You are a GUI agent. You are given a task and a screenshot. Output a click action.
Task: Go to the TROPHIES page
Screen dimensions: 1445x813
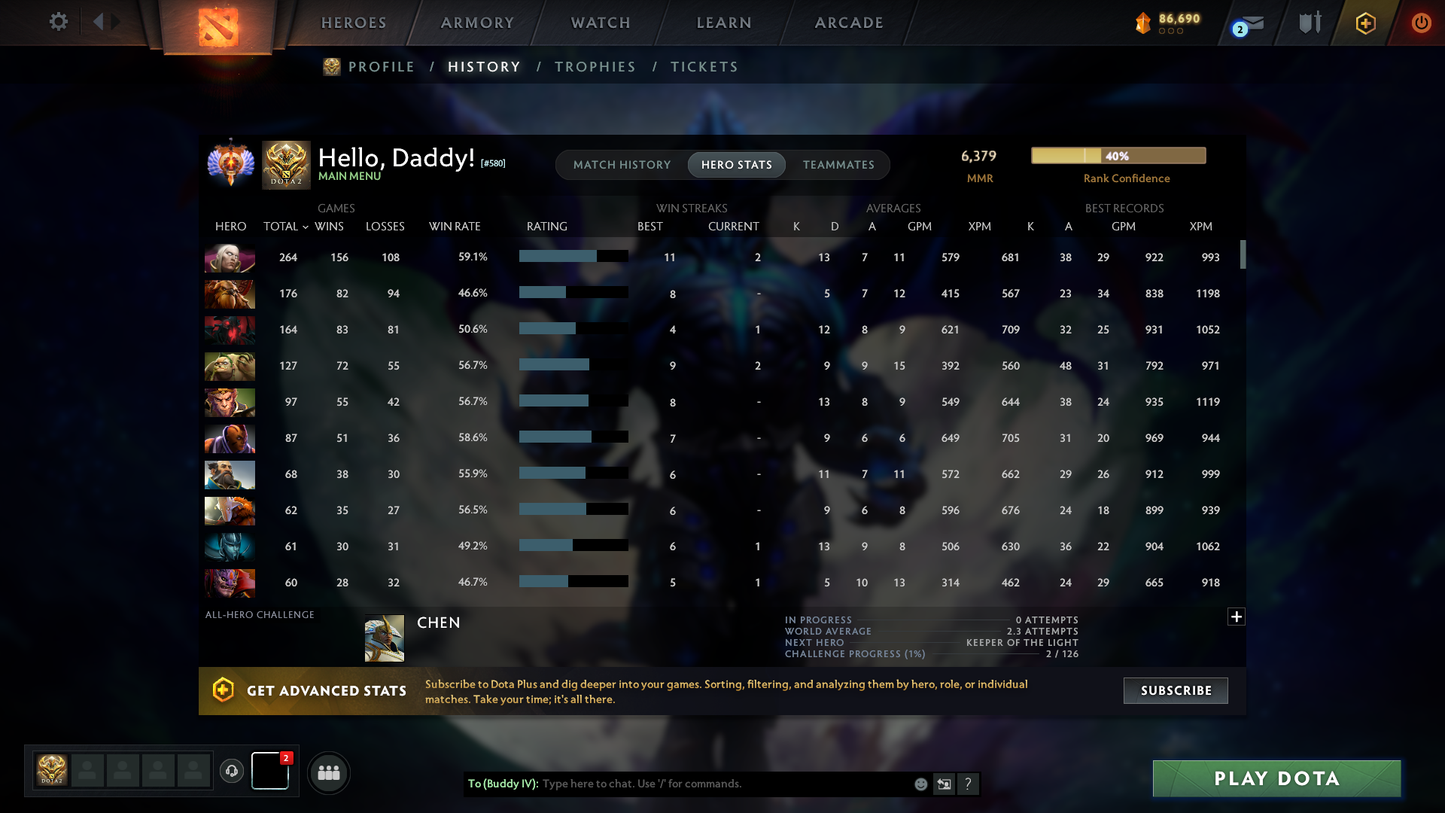click(x=595, y=66)
